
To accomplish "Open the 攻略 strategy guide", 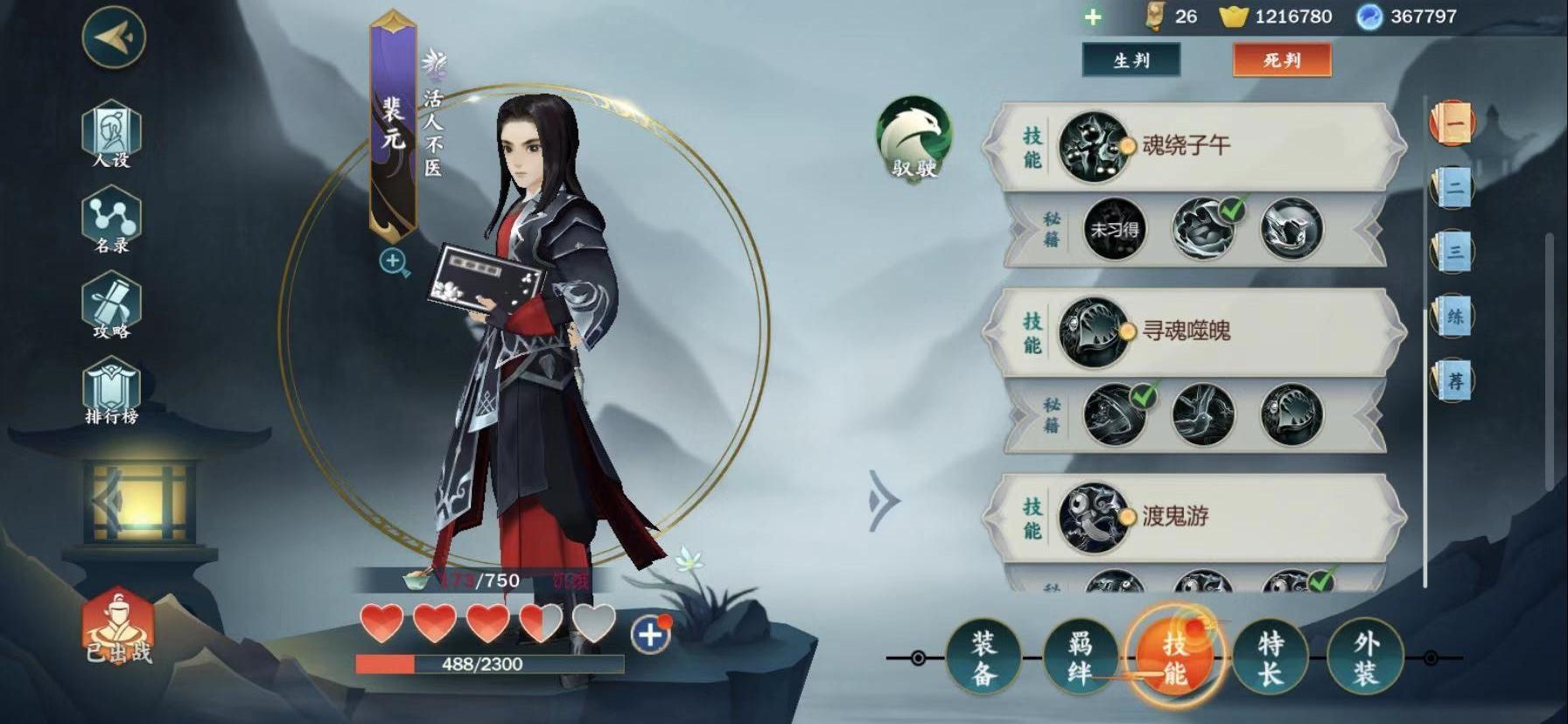I will [111, 305].
